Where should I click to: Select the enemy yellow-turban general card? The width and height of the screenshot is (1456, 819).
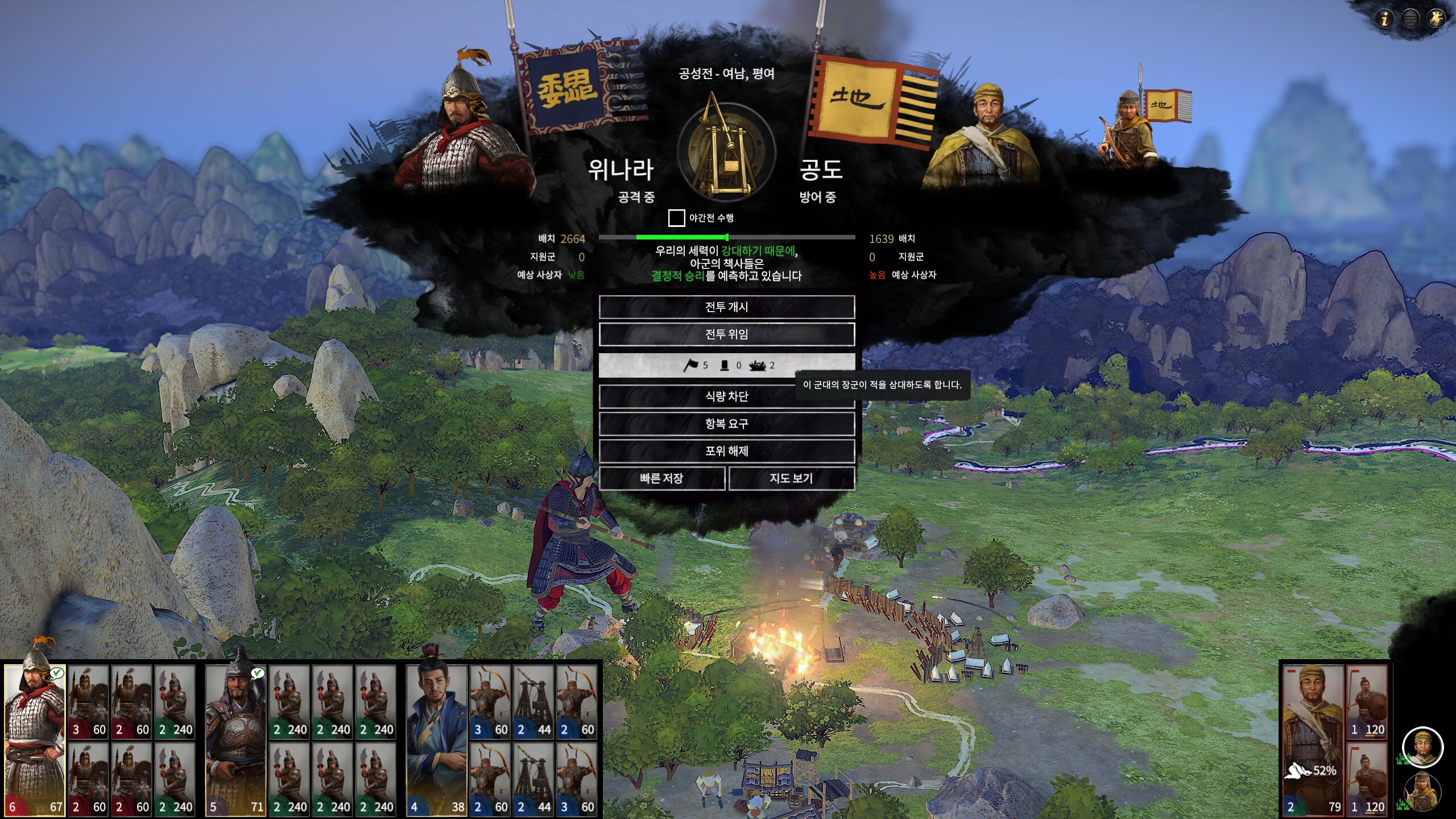tap(1312, 739)
